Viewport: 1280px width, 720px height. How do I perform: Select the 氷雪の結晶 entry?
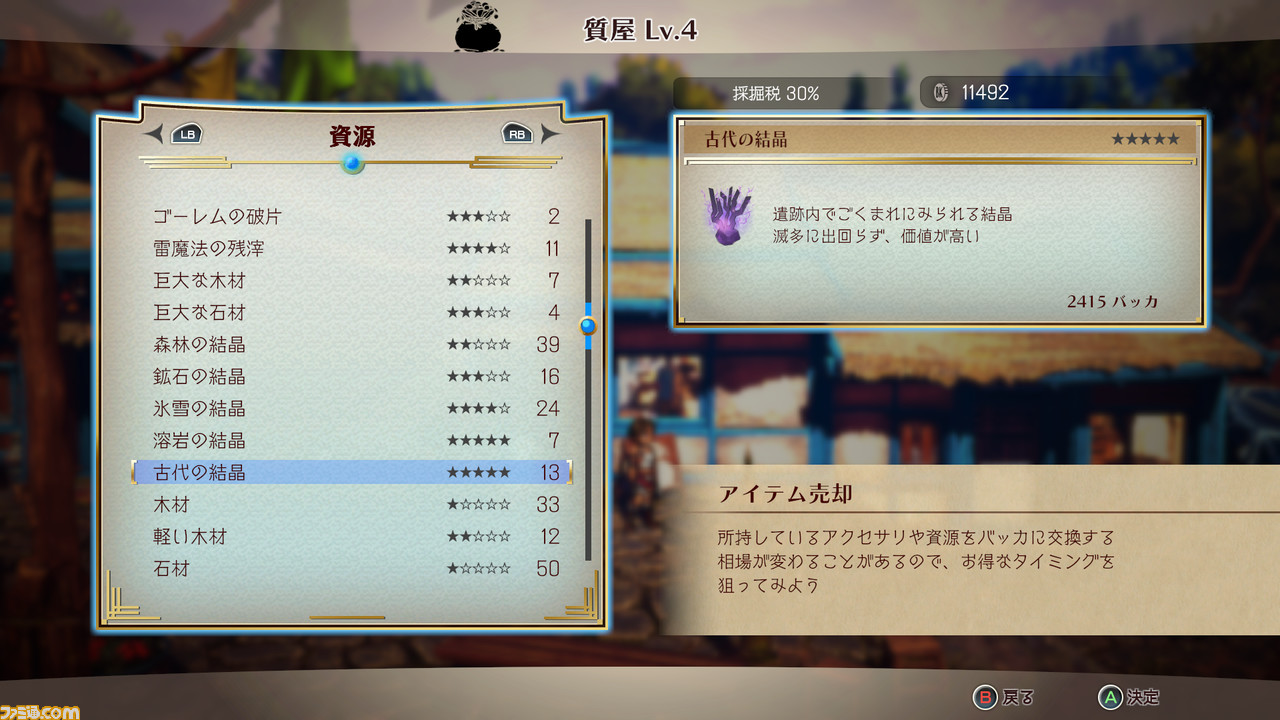pyautogui.click(x=350, y=408)
